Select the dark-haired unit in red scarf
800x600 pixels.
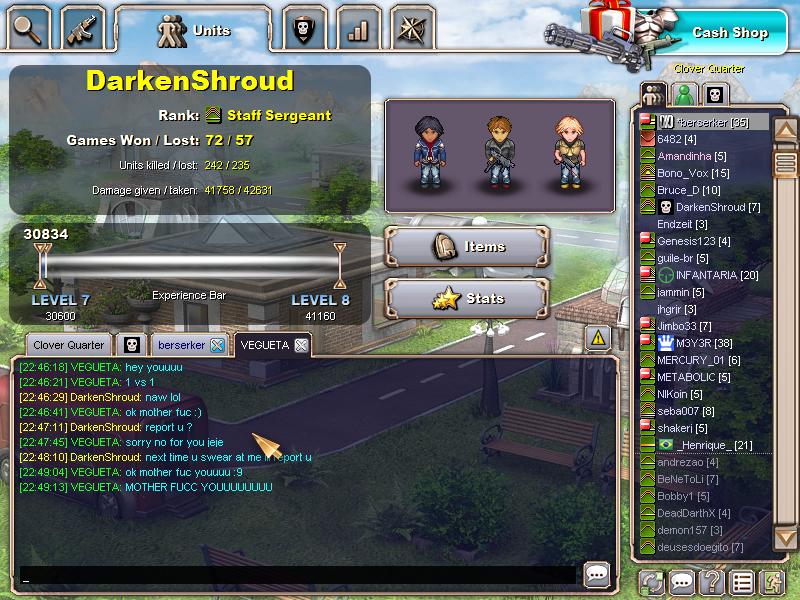point(429,155)
